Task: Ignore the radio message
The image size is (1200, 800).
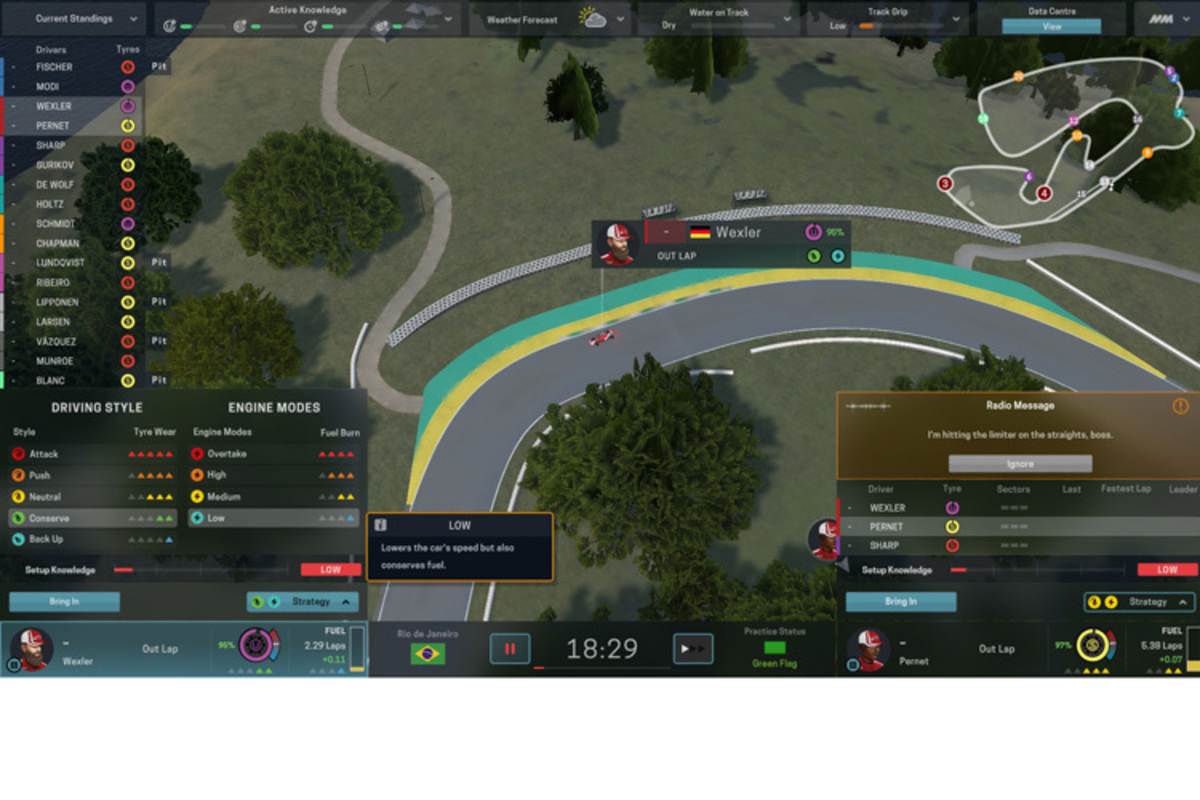Action: [x=1019, y=464]
